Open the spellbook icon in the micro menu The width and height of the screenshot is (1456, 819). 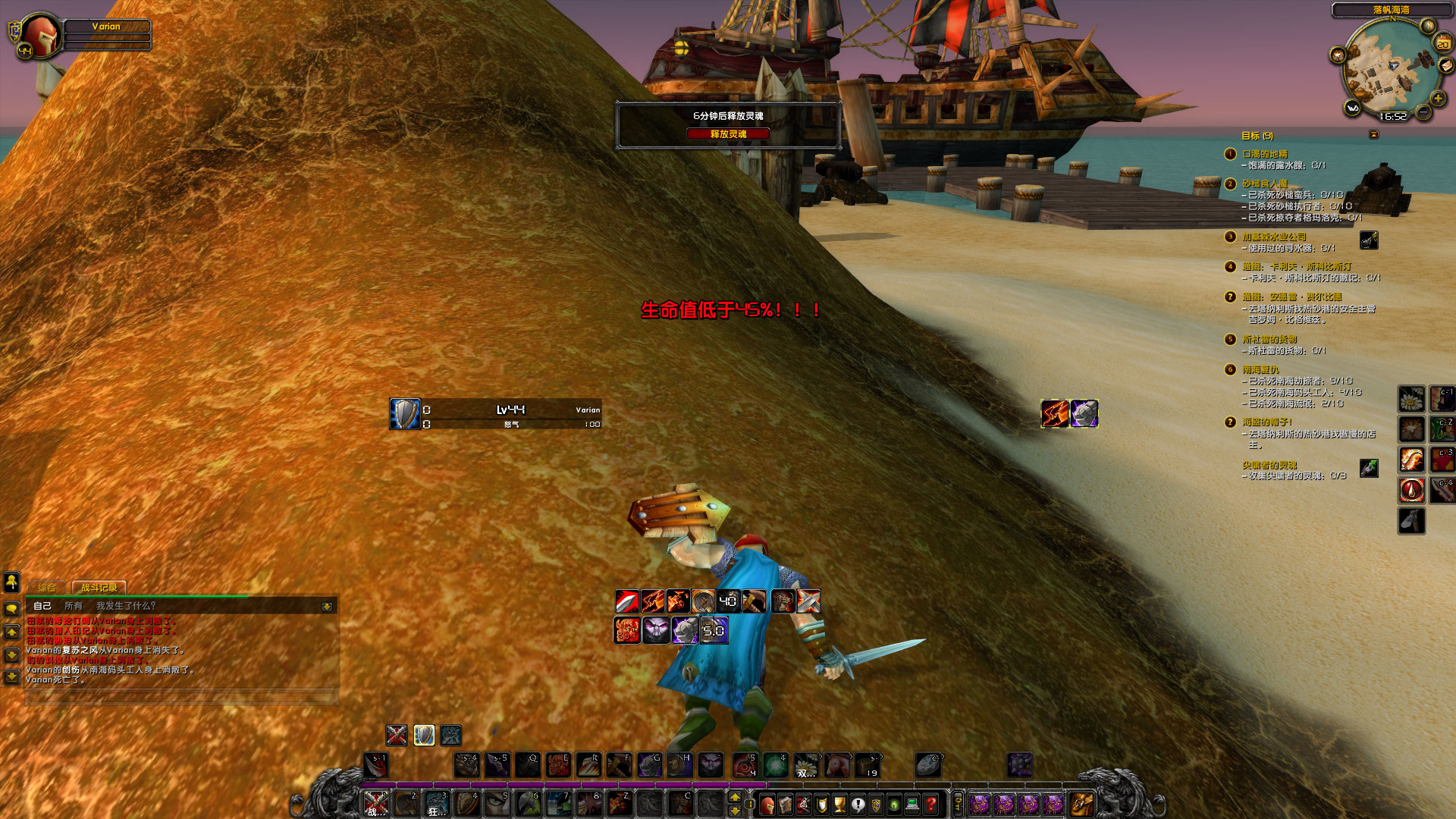coord(784,804)
